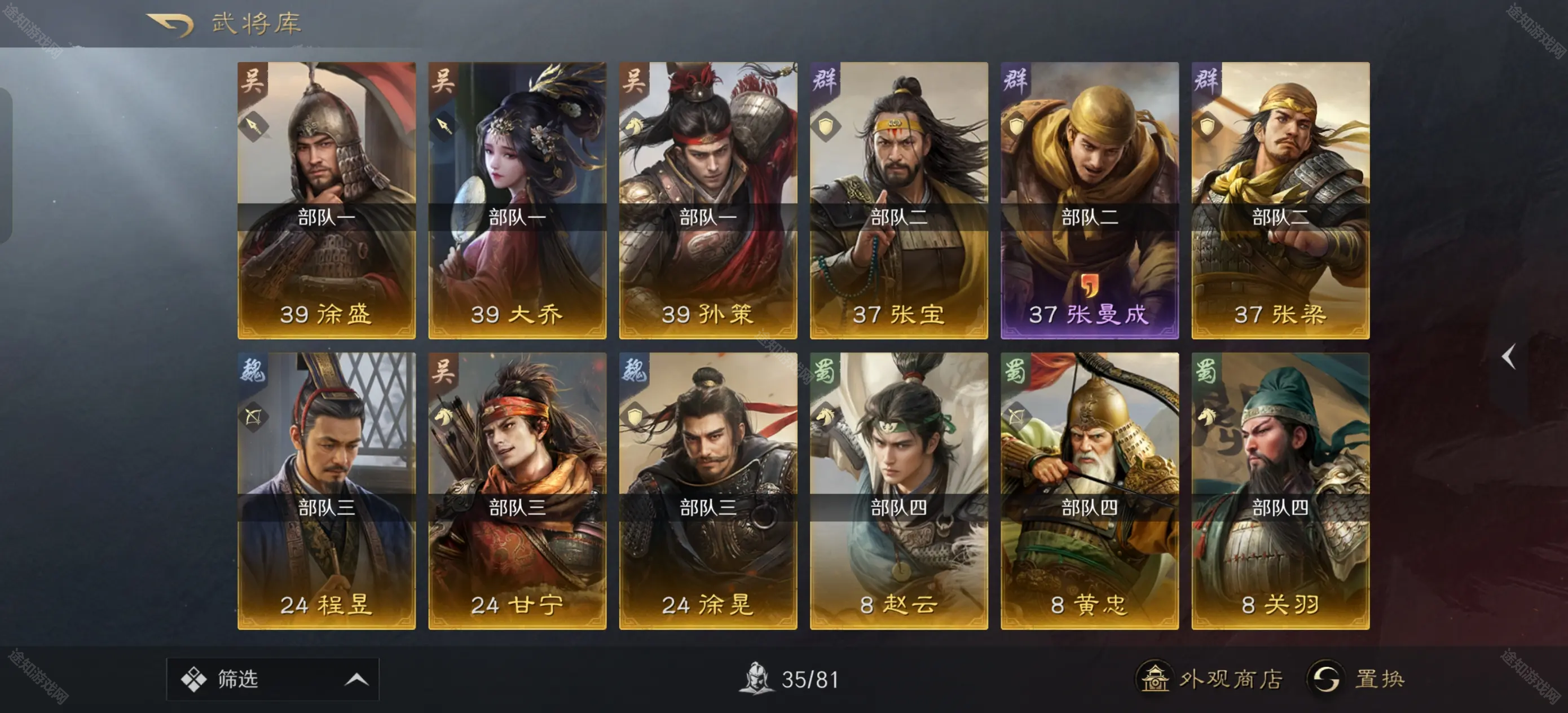Select the 张宝 general card
This screenshot has height=713, width=1568.
(x=898, y=200)
